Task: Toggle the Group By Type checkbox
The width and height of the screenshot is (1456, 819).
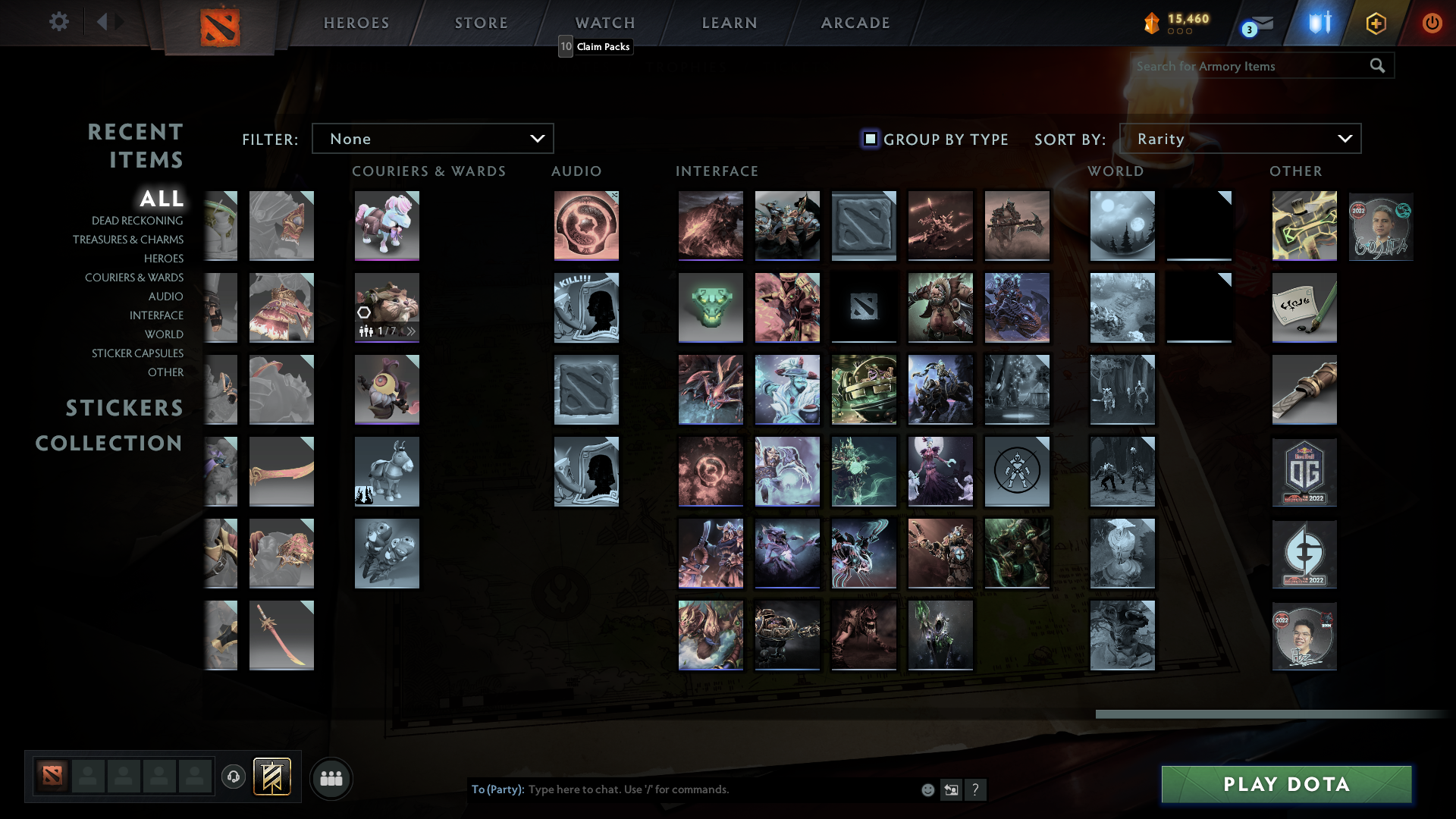Action: 869,139
